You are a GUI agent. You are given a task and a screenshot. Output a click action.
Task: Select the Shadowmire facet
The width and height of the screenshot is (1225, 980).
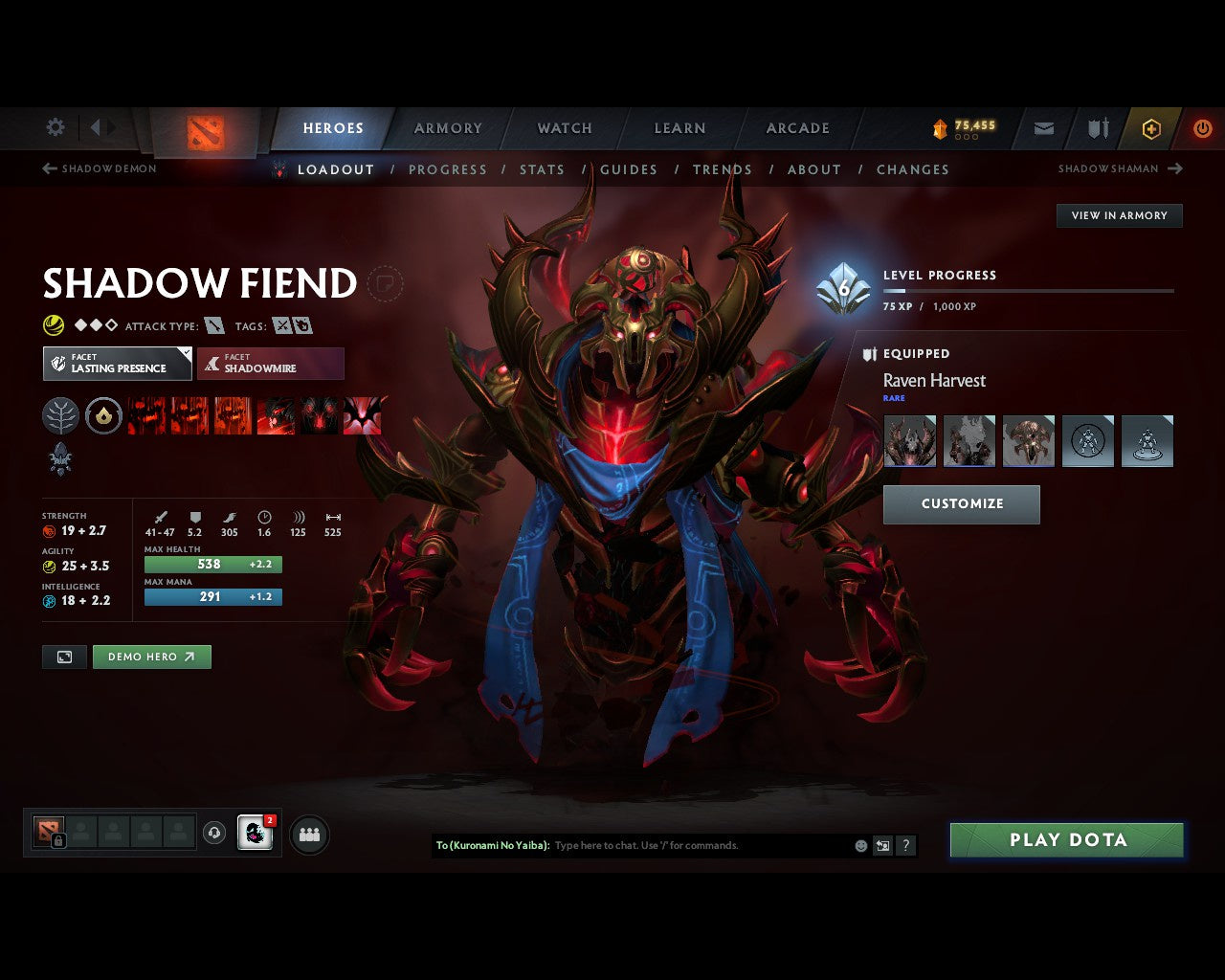coord(271,364)
